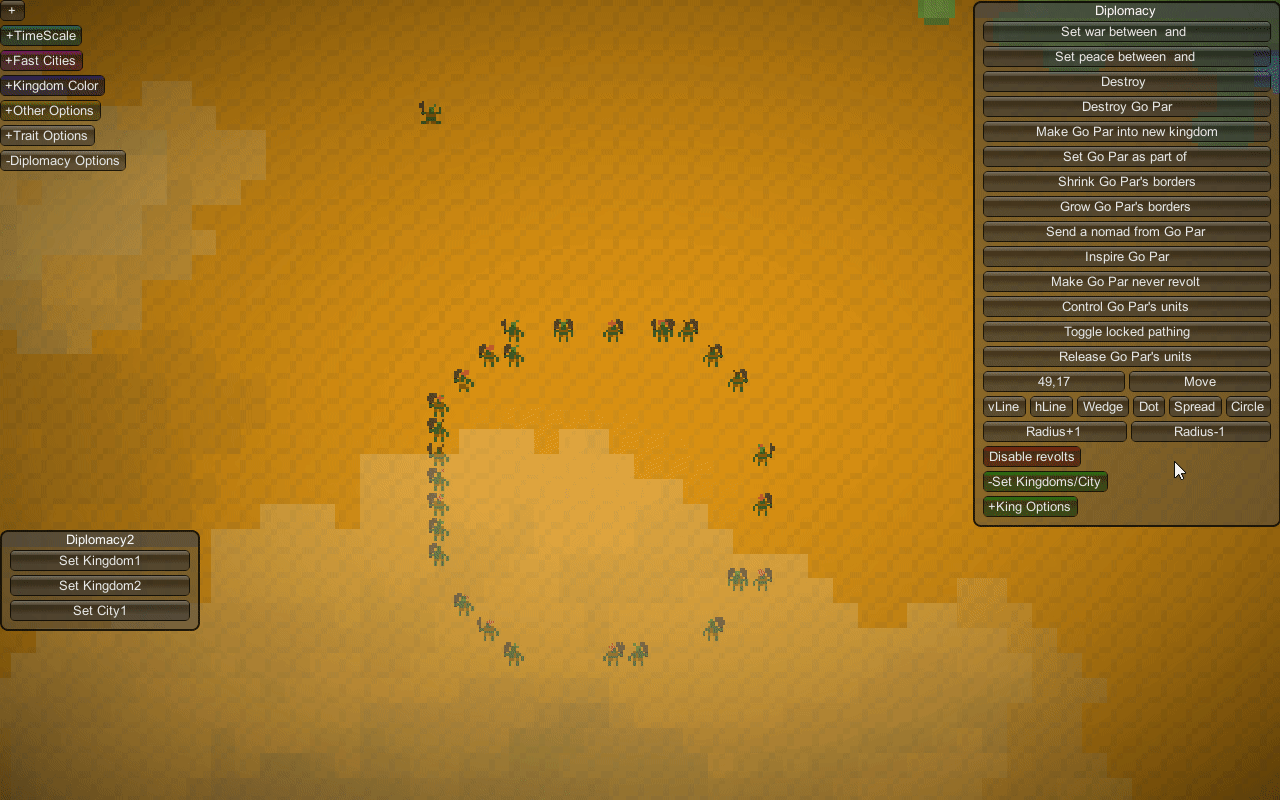Viewport: 1280px width, 800px height.
Task: Collapse the Diplomacy Options section
Action: point(63,161)
